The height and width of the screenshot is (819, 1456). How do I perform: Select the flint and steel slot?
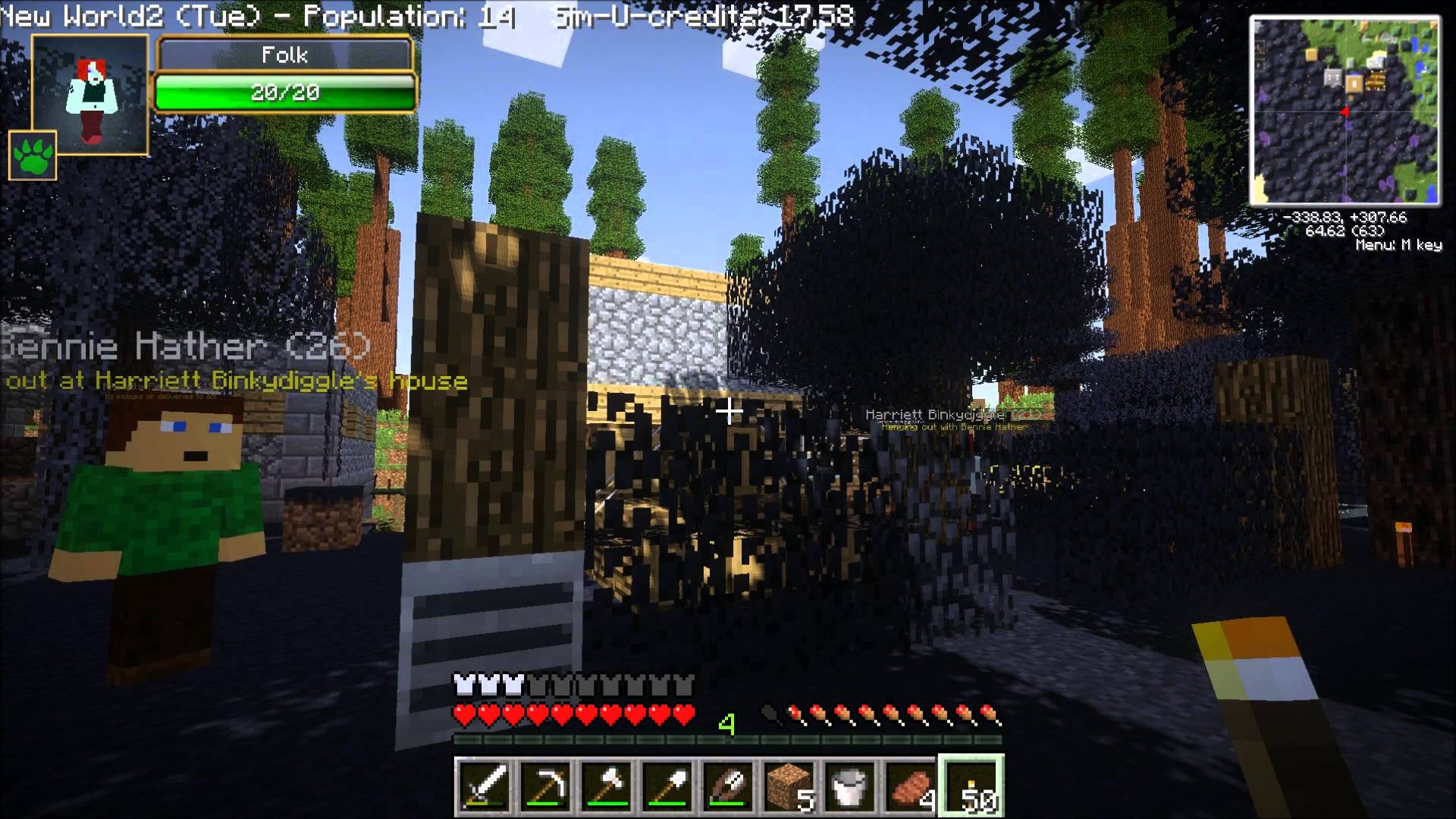[x=728, y=786]
